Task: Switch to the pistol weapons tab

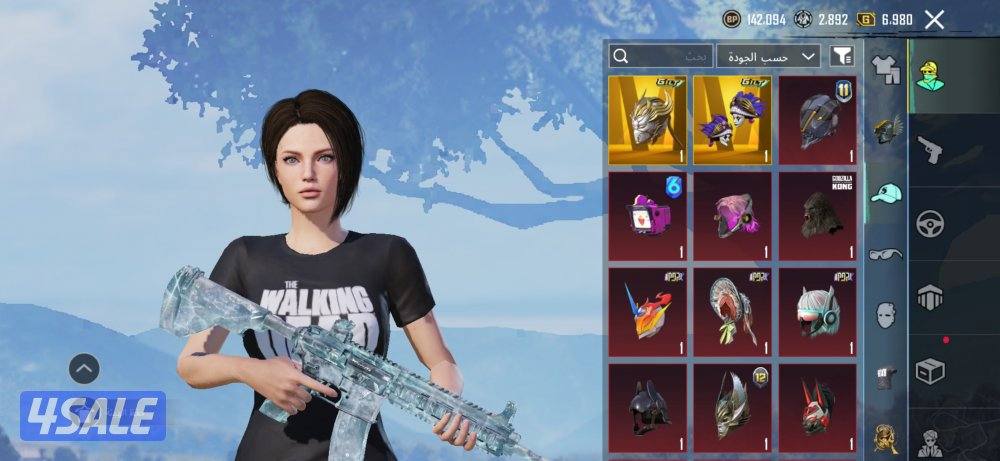Action: (x=931, y=149)
